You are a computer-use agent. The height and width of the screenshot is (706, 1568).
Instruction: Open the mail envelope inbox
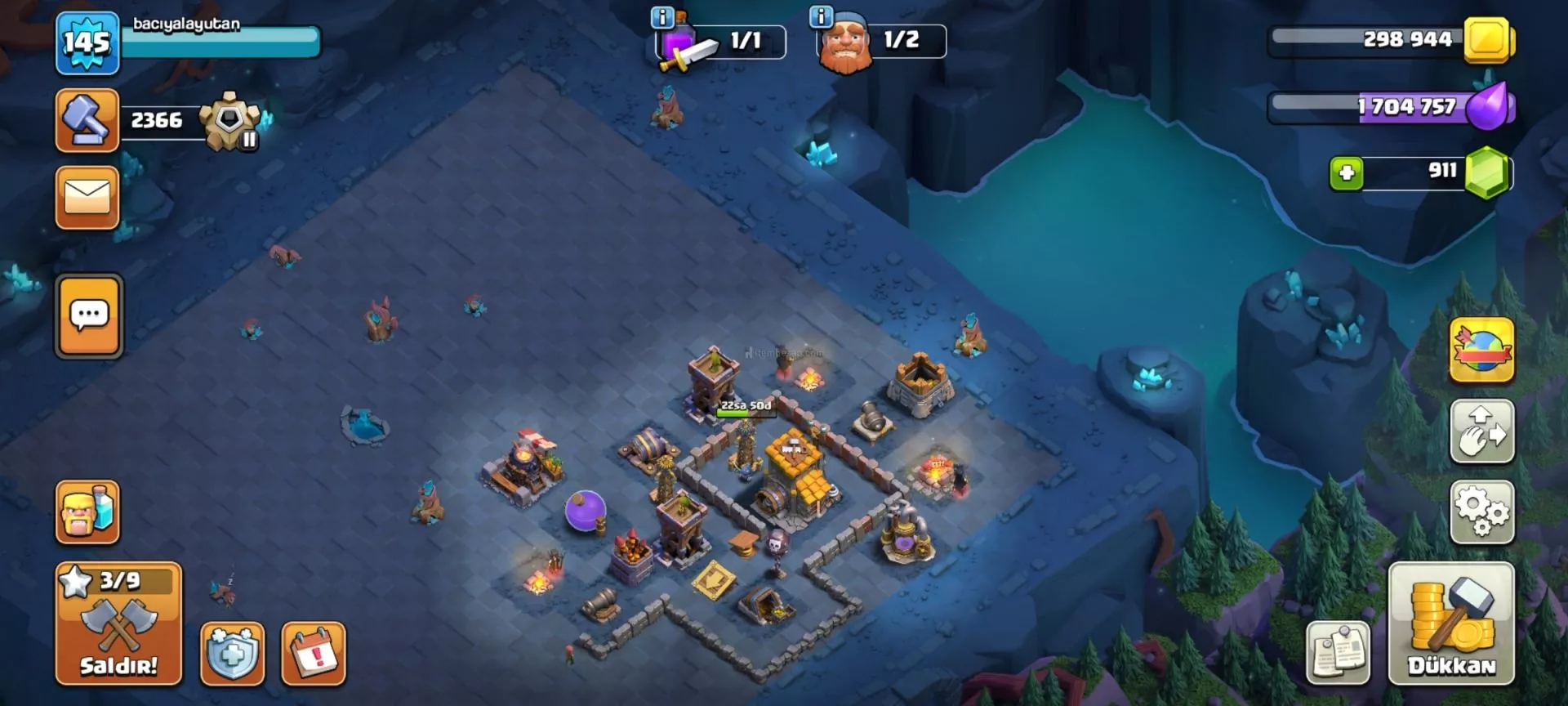pyautogui.click(x=87, y=198)
